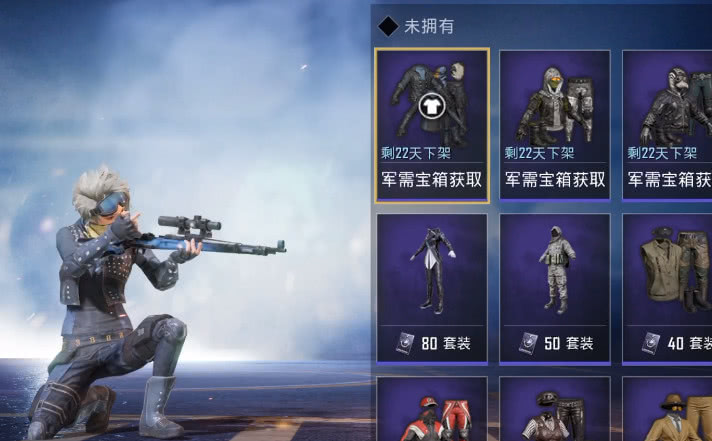The image size is (712, 441).
Task: Pick the 50-voucher white camo outfit
Action: pyautogui.click(x=555, y=287)
